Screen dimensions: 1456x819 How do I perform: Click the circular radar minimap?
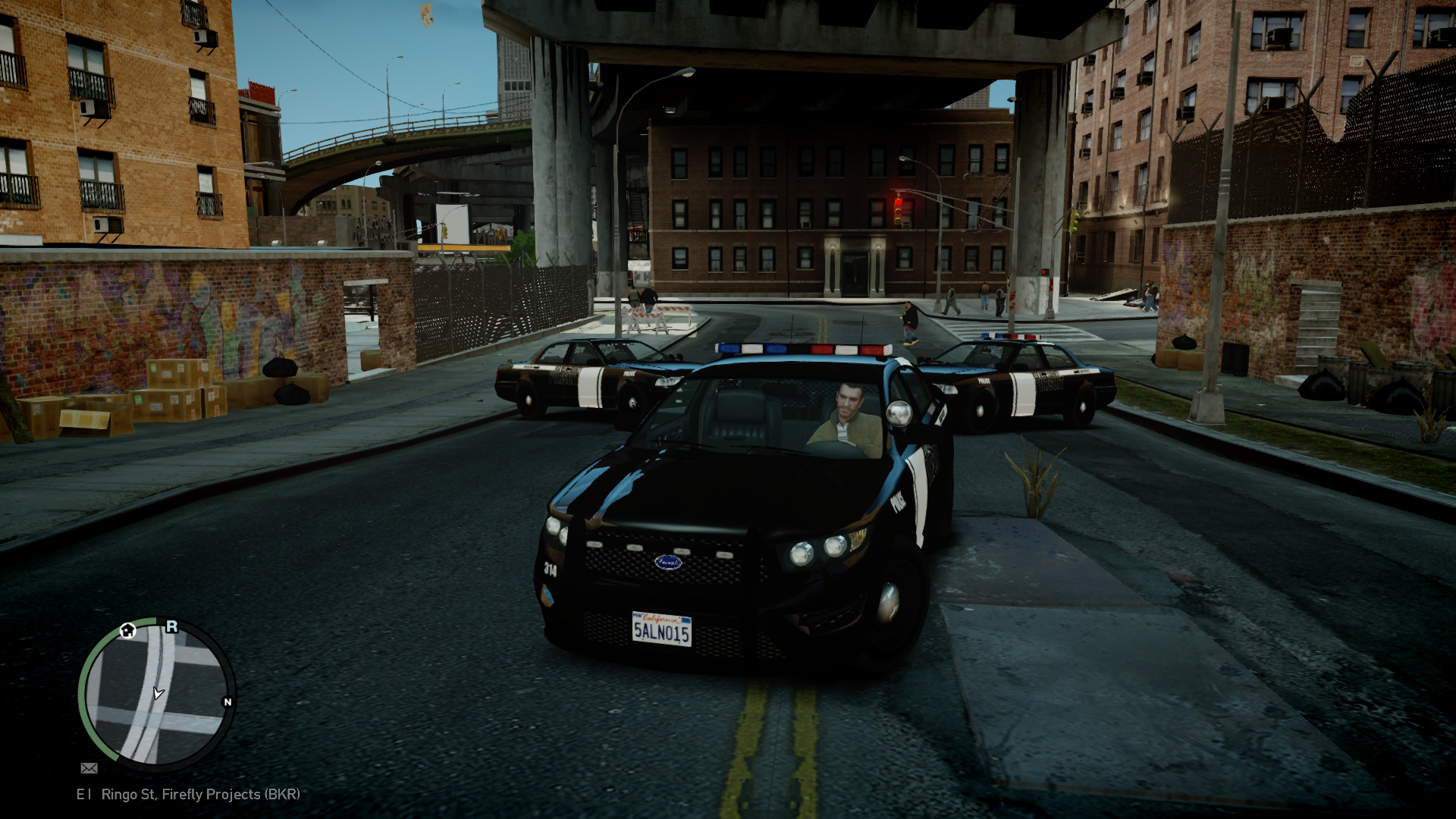coord(157,693)
